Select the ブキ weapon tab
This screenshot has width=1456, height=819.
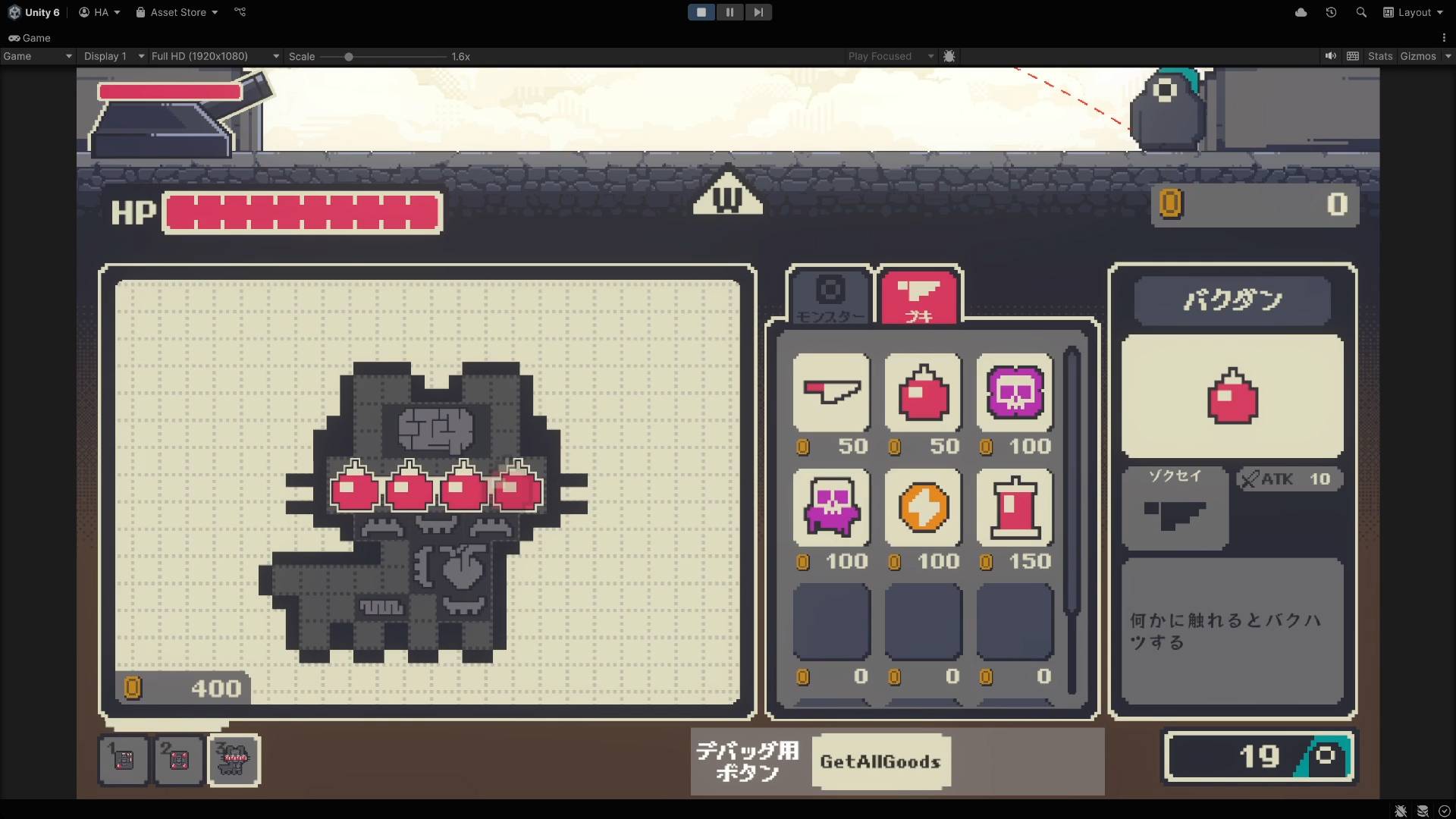[919, 297]
